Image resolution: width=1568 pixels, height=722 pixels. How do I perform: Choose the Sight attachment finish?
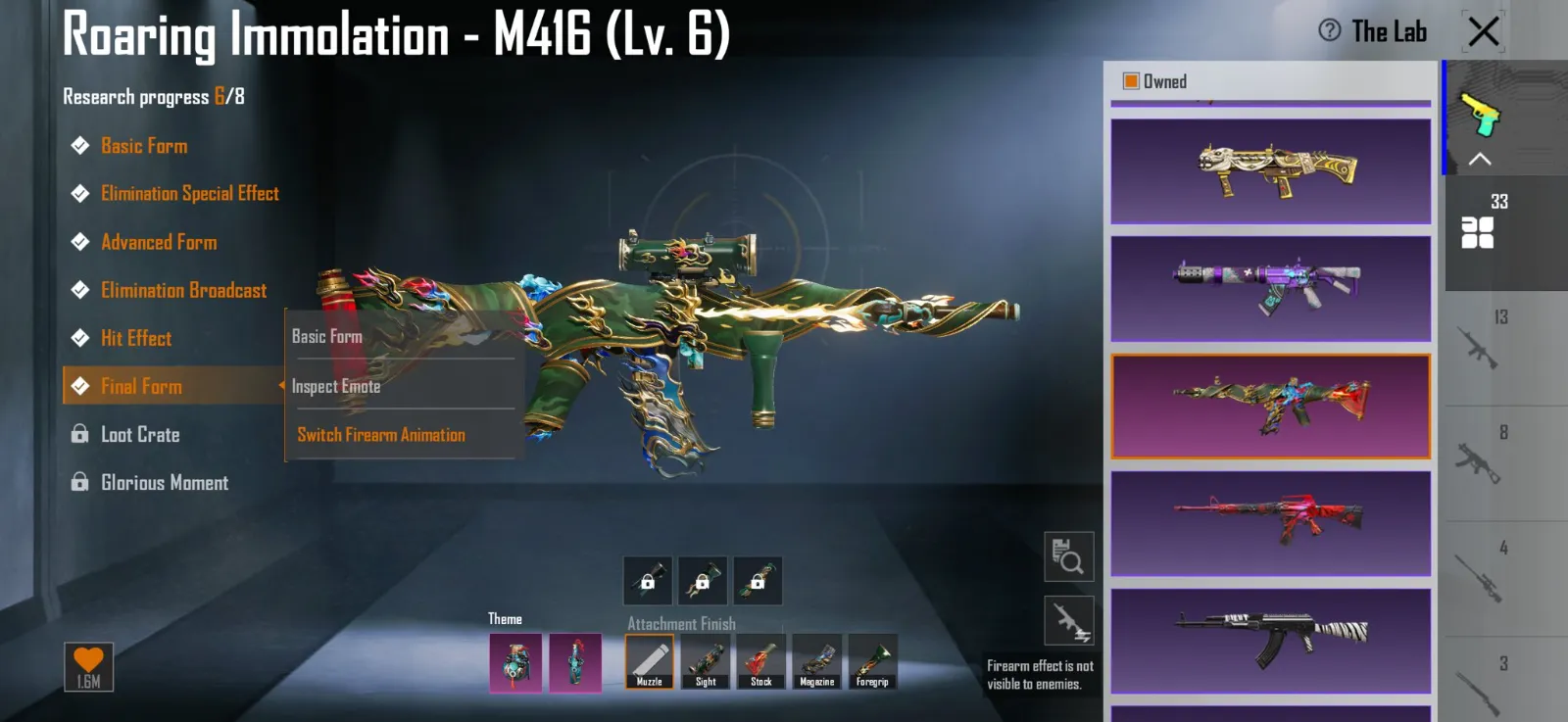(706, 661)
